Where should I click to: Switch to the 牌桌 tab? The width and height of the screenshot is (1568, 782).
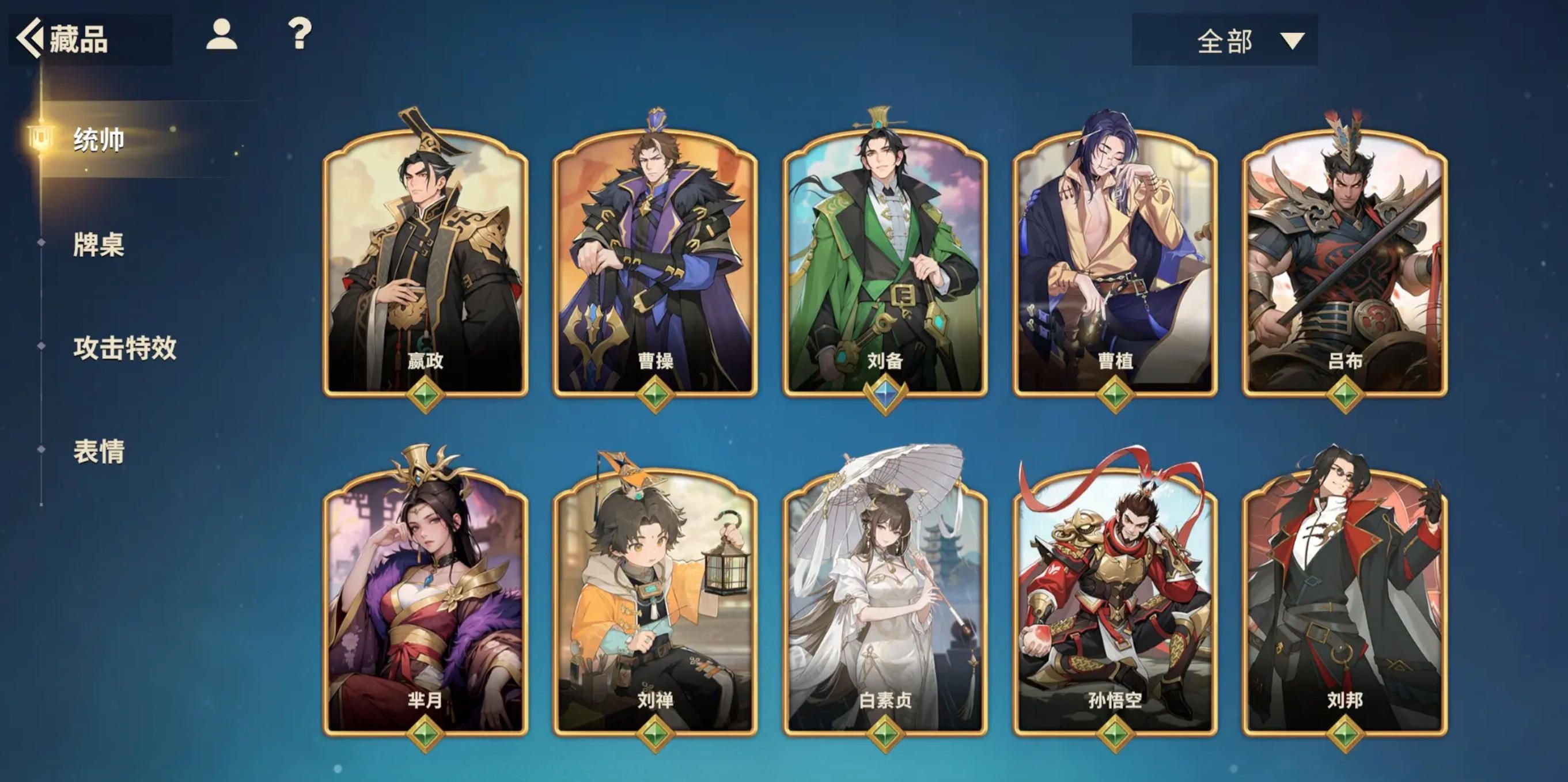[99, 245]
